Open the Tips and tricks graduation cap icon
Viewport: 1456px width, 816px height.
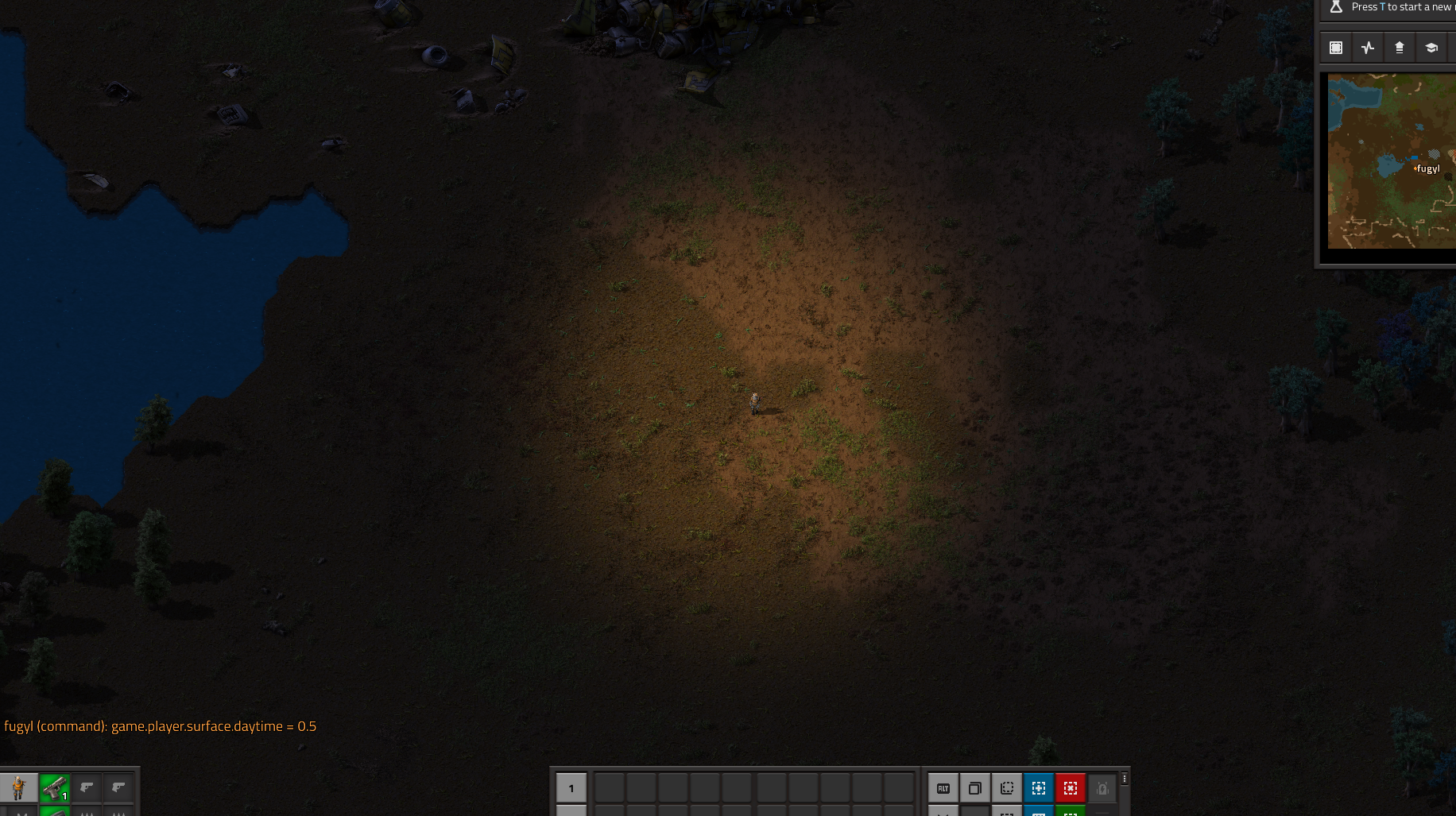[1432, 47]
